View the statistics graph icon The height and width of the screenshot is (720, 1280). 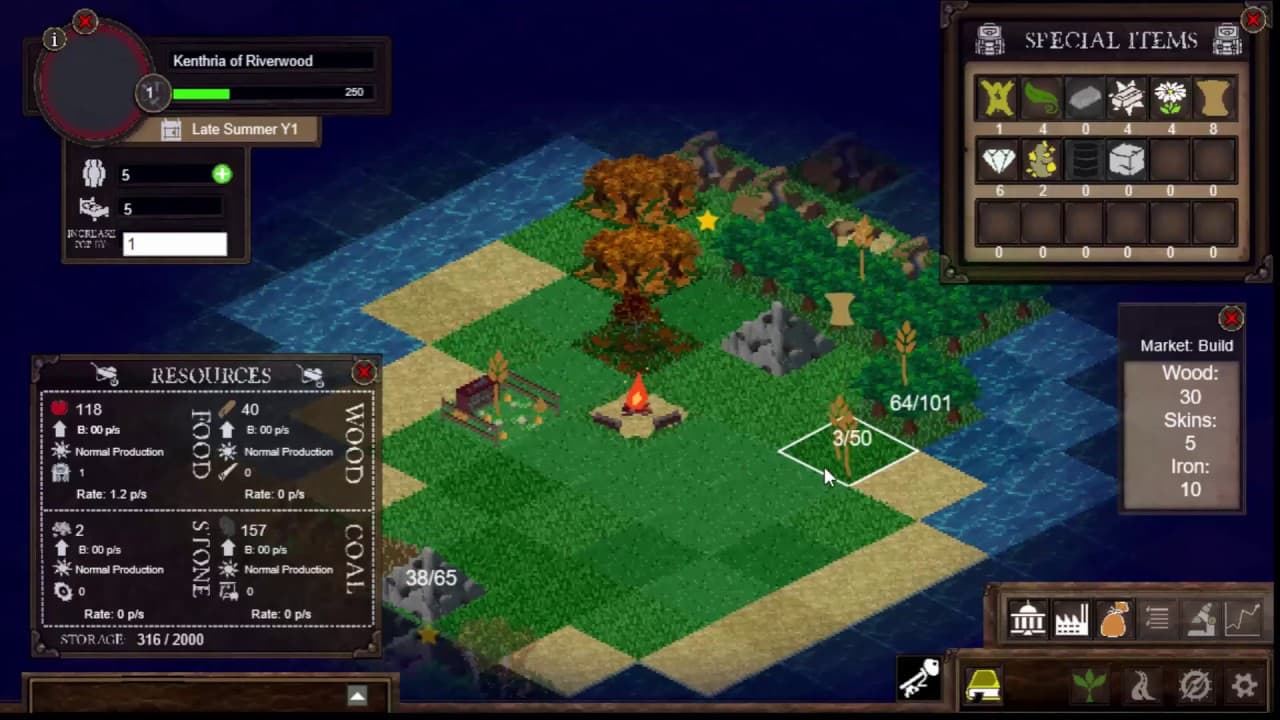tap(1243, 620)
